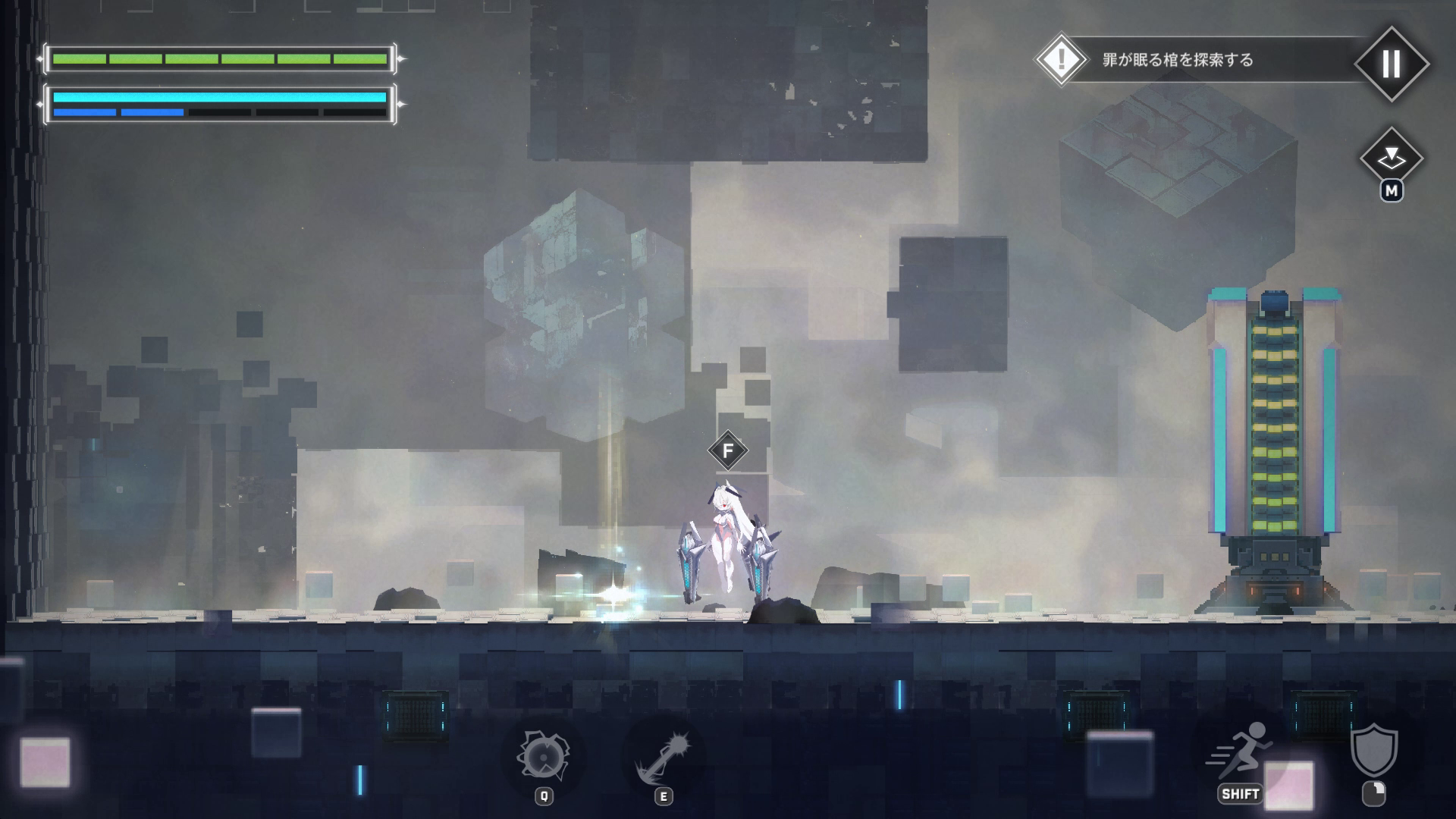The image size is (1456, 819).
Task: Pause the game with the diamond button
Action: tap(1391, 64)
